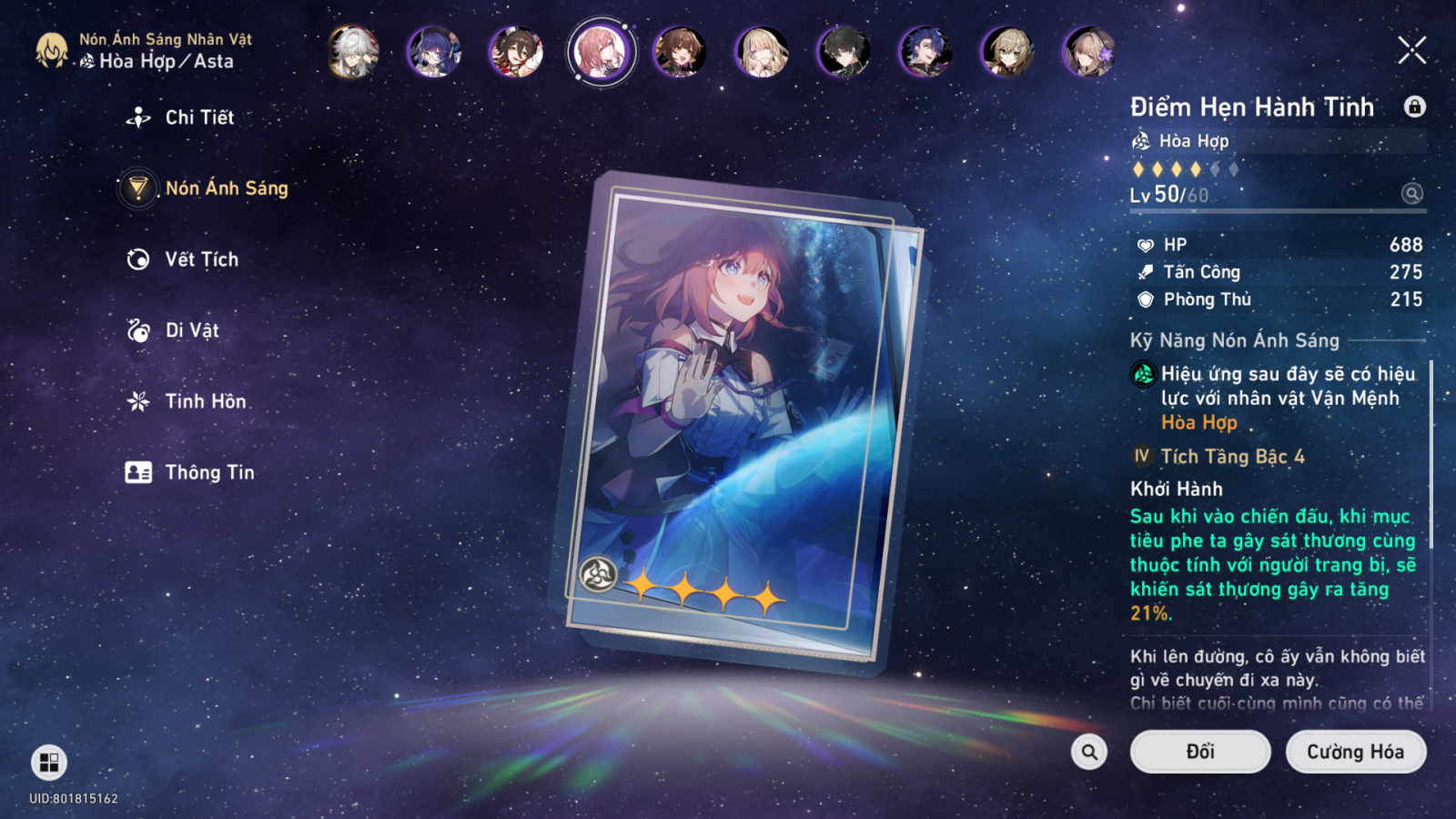The height and width of the screenshot is (819, 1456).
Task: Select the white-haired character portrait
Action: (x=353, y=51)
